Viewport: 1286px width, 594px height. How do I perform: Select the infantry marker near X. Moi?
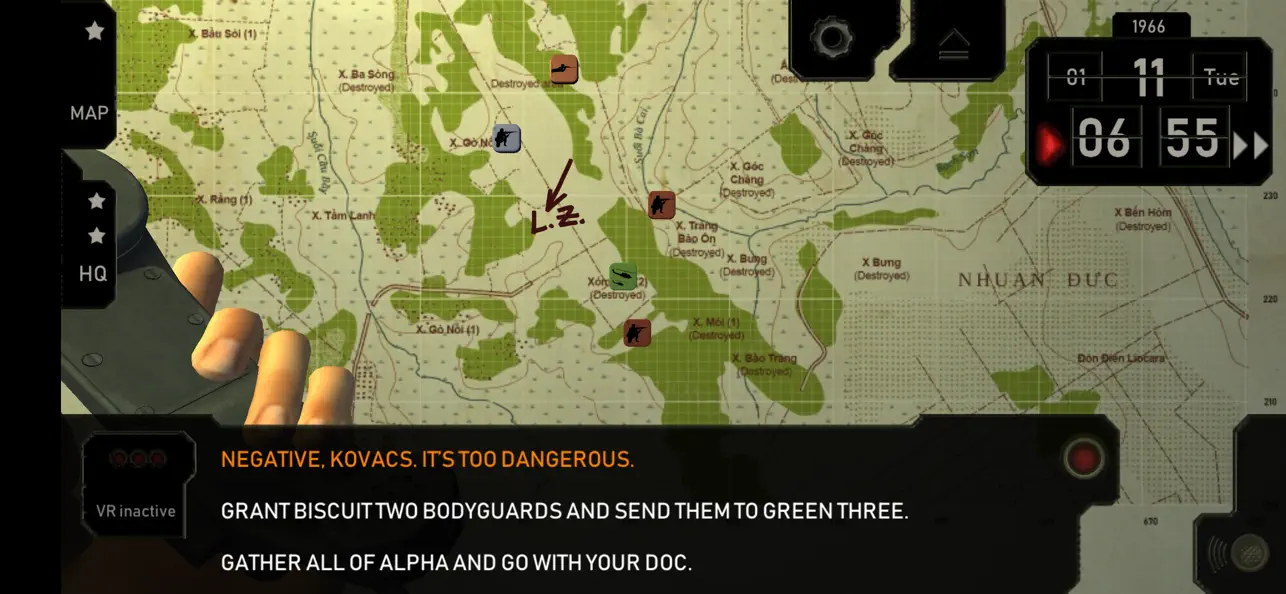637,332
